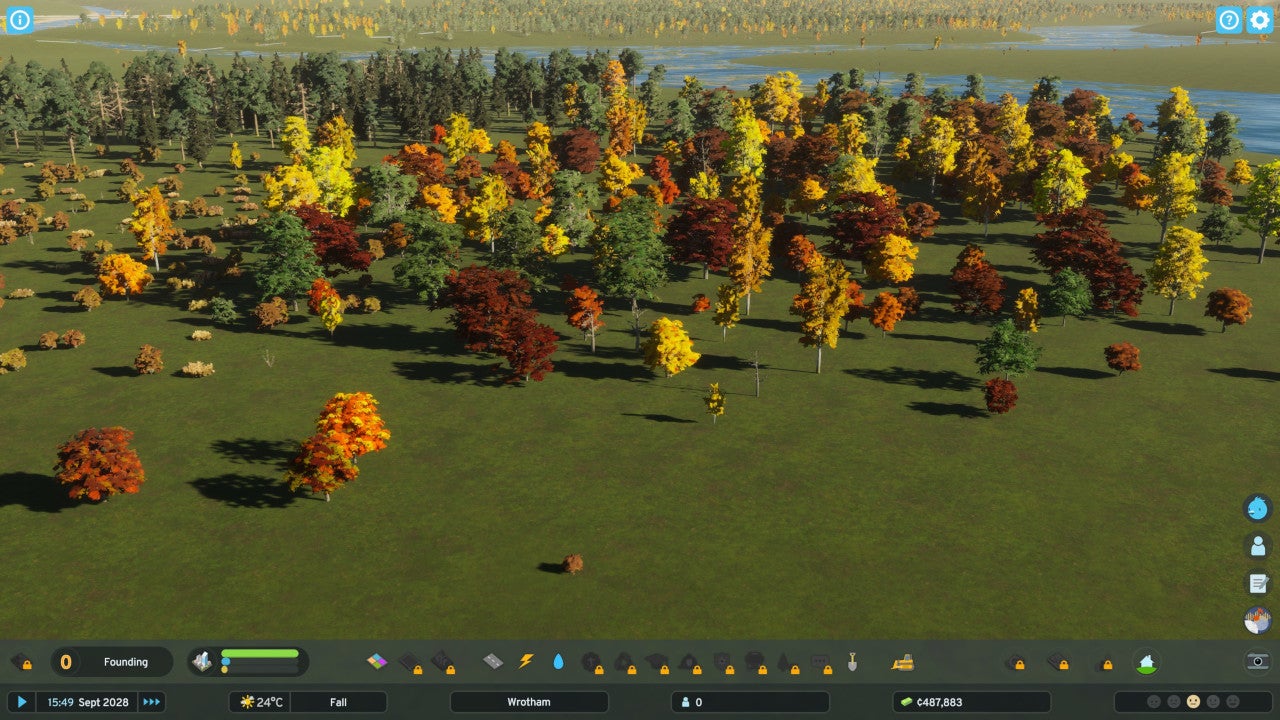Screen dimensions: 1280x720
Task: Open the gear settings menu
Action: [1259, 20]
